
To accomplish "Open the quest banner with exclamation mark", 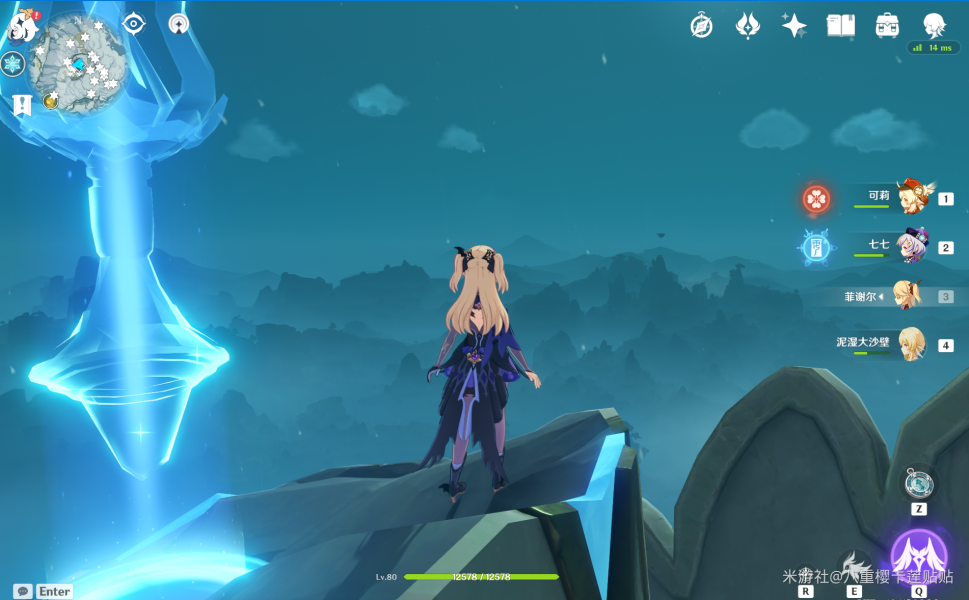I will click(x=22, y=104).
